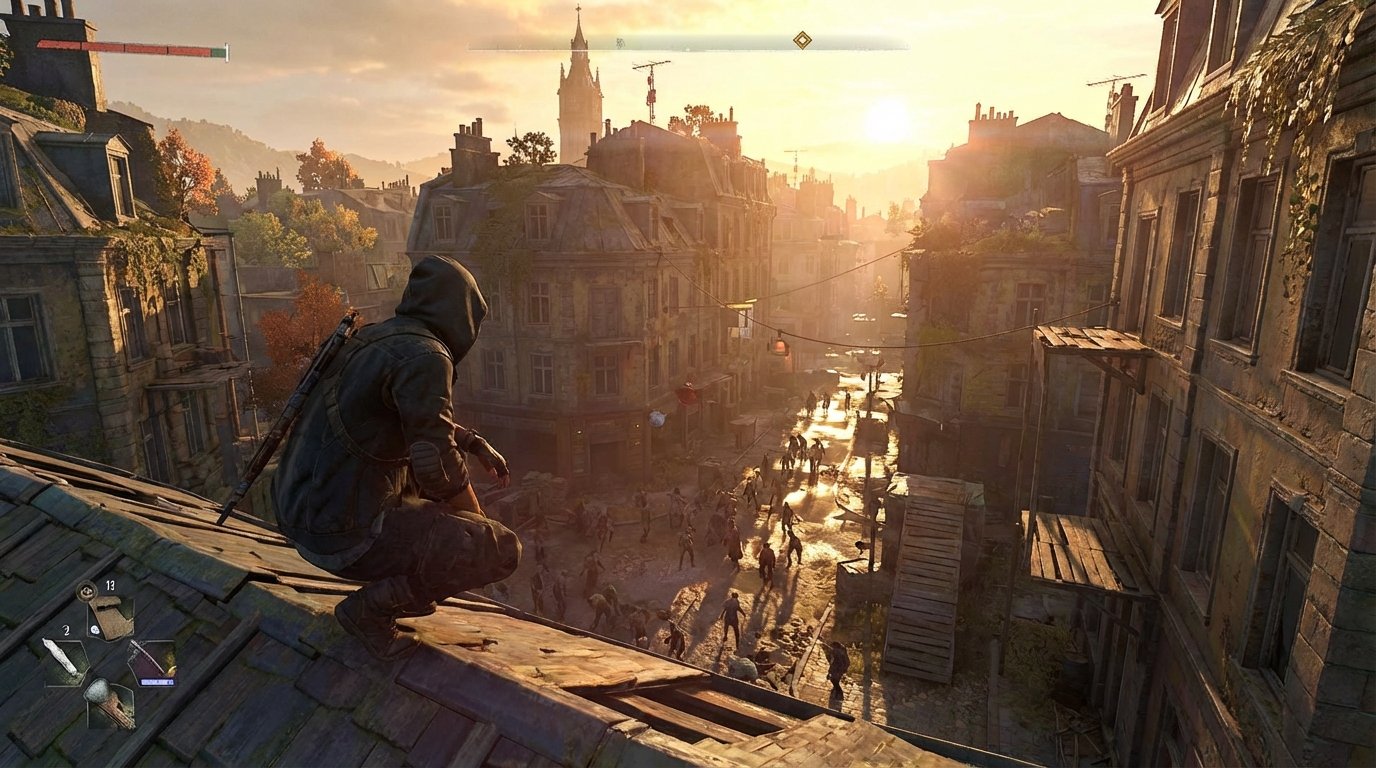Click the blue durability bar under the equipped weapon
This screenshot has height=768, width=1376.
pyautogui.click(x=158, y=681)
